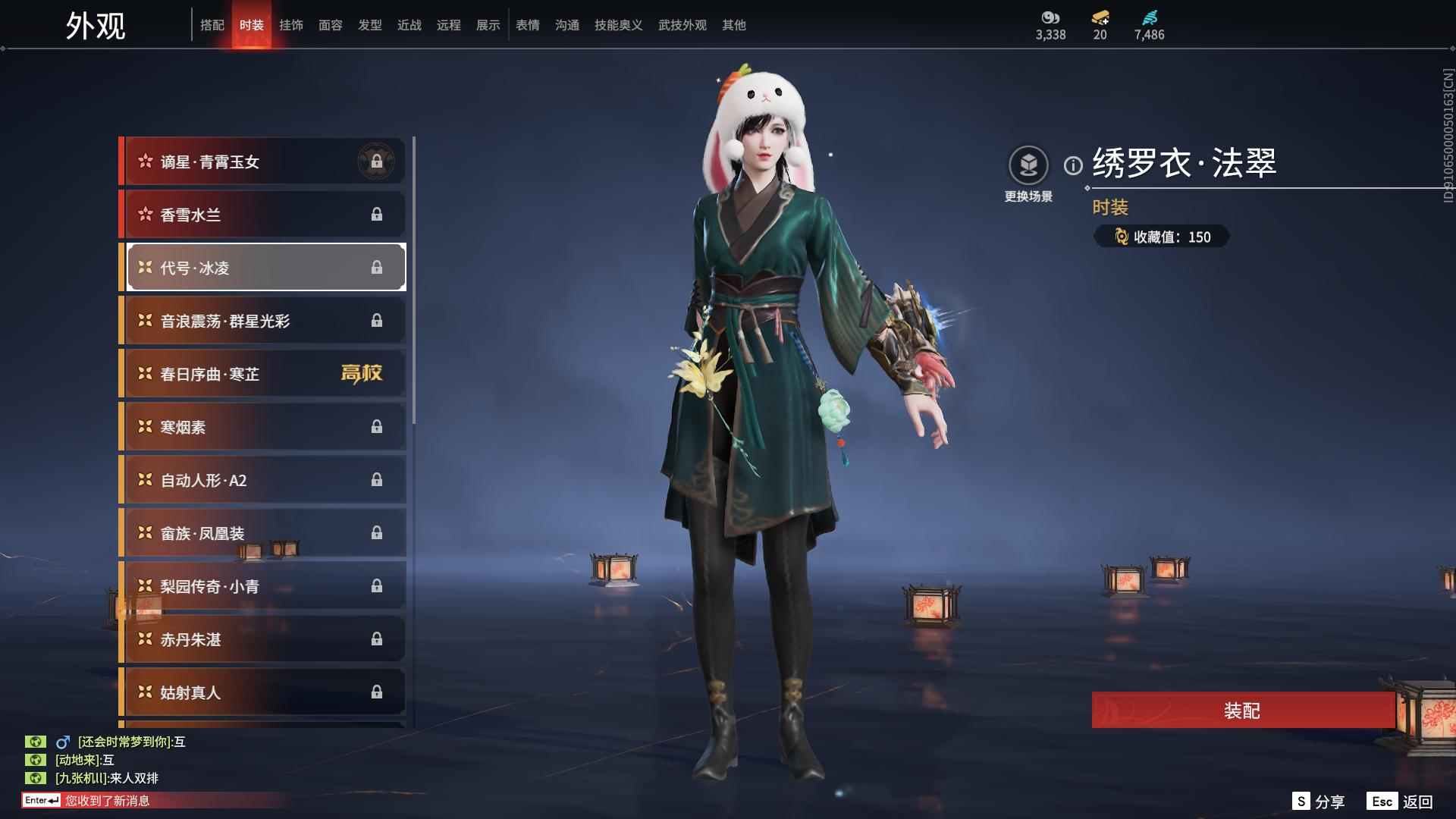Click the 装配 equip button
Screen dimensions: 1456x819
click(1244, 711)
